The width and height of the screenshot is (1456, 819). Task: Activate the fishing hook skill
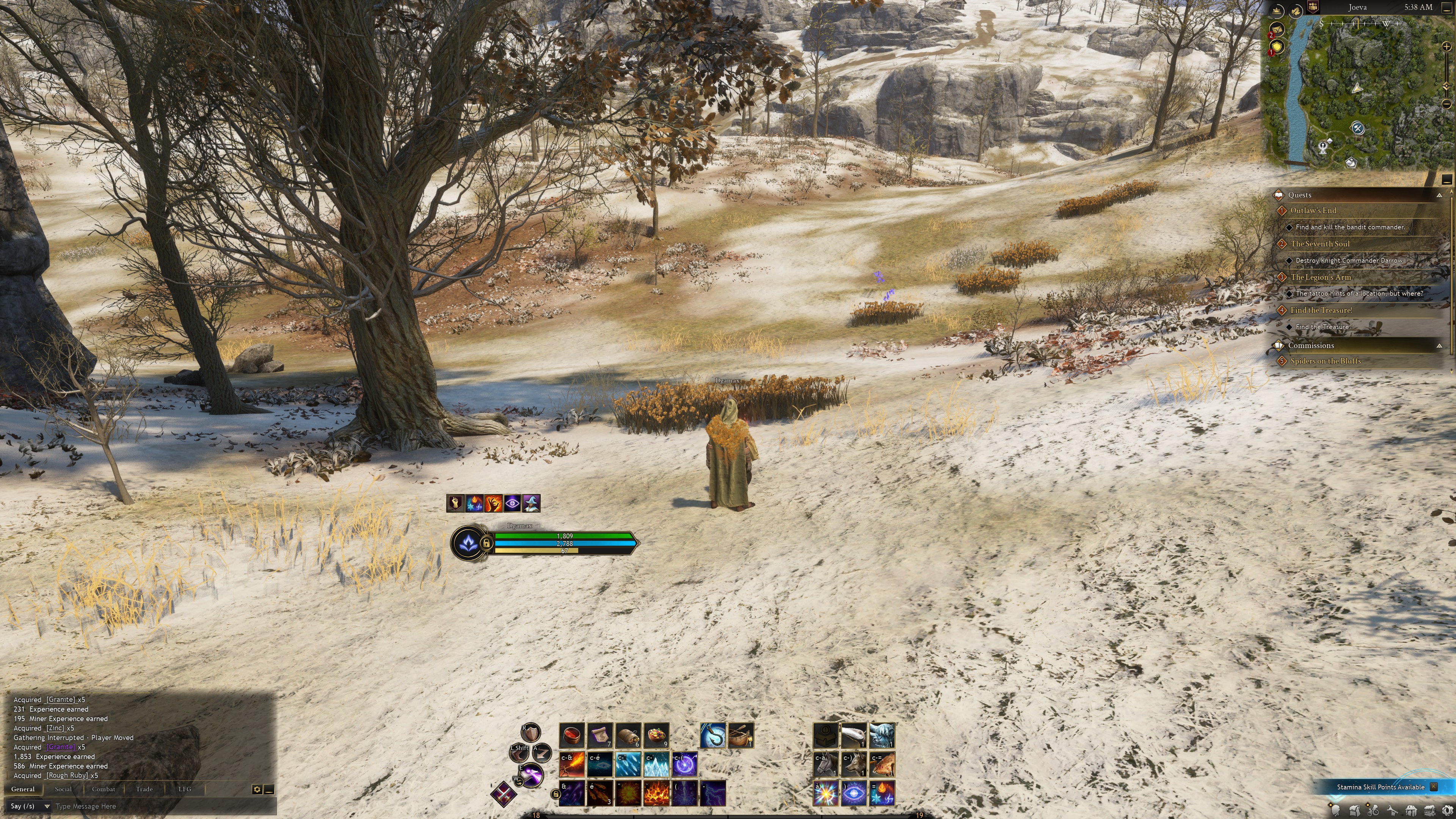click(713, 735)
